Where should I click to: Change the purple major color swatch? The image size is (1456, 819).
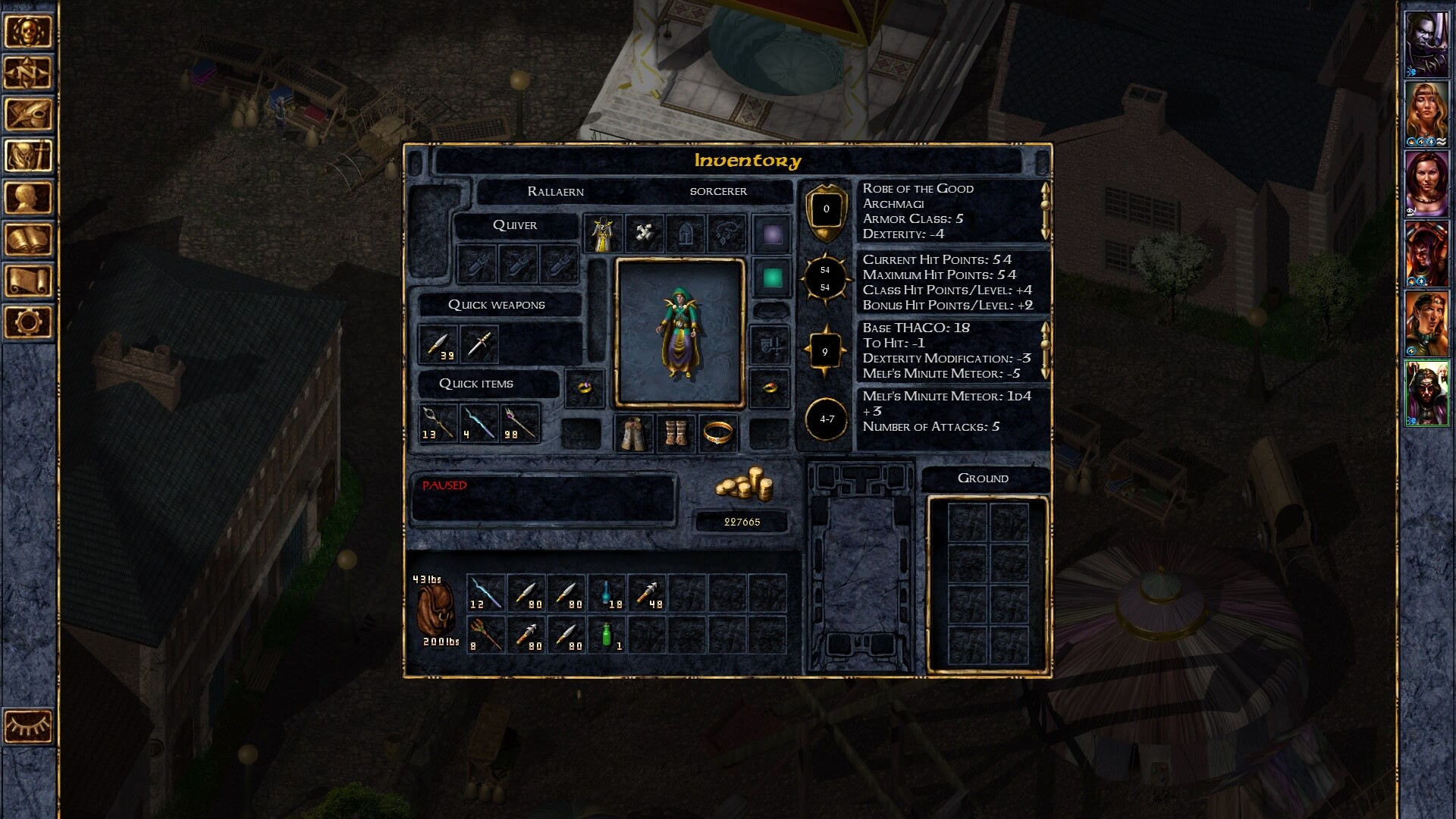772,234
